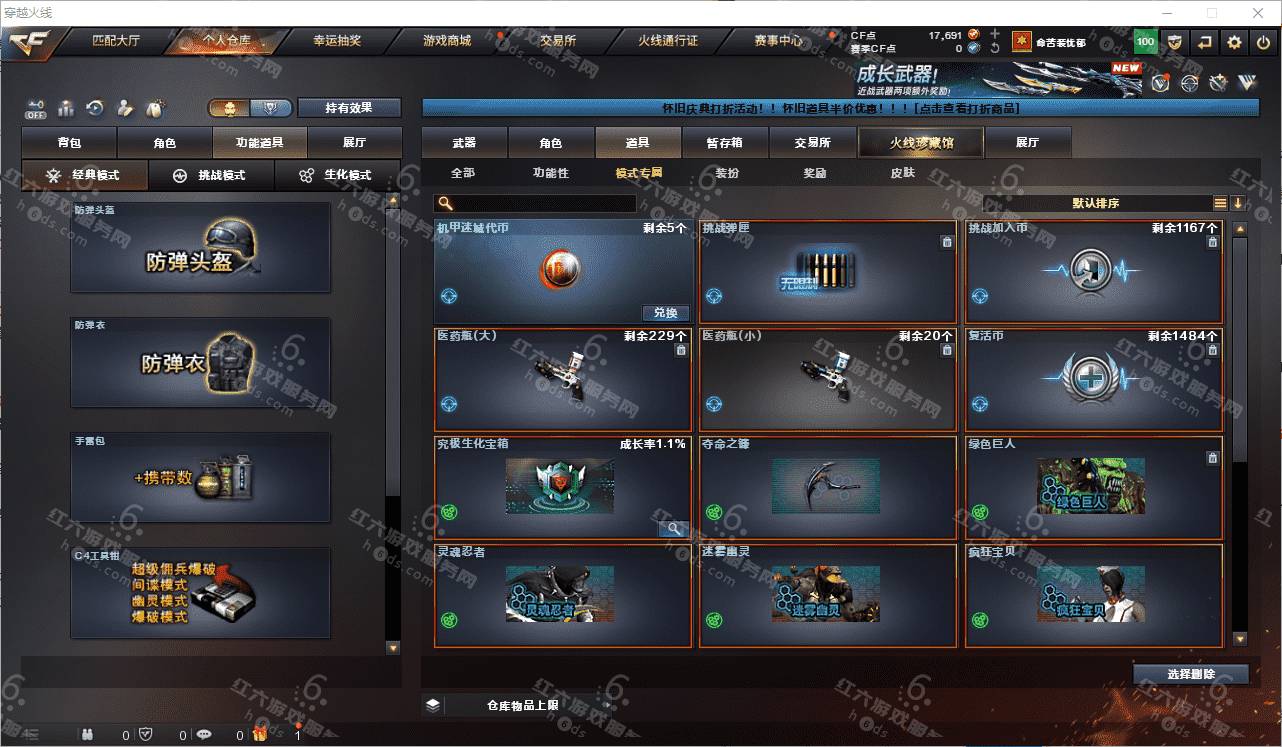Click the 持有效果 held effects button
Screen dimensions: 1282x747
tap(349, 108)
